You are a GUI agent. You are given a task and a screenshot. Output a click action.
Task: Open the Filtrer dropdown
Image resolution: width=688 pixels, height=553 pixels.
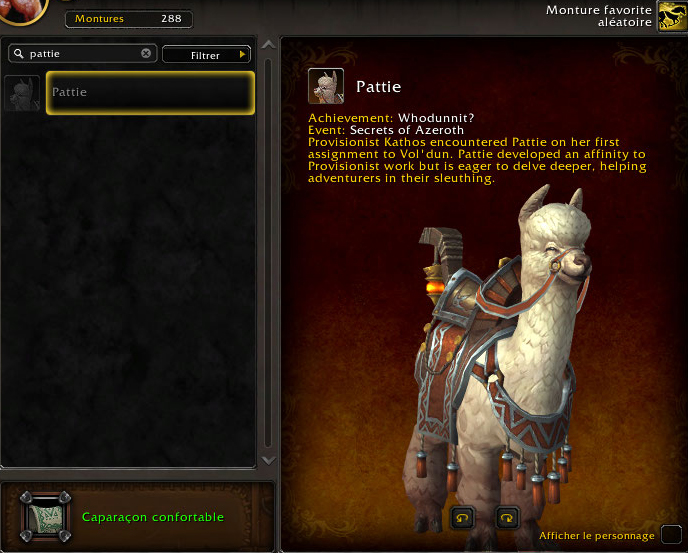206,55
